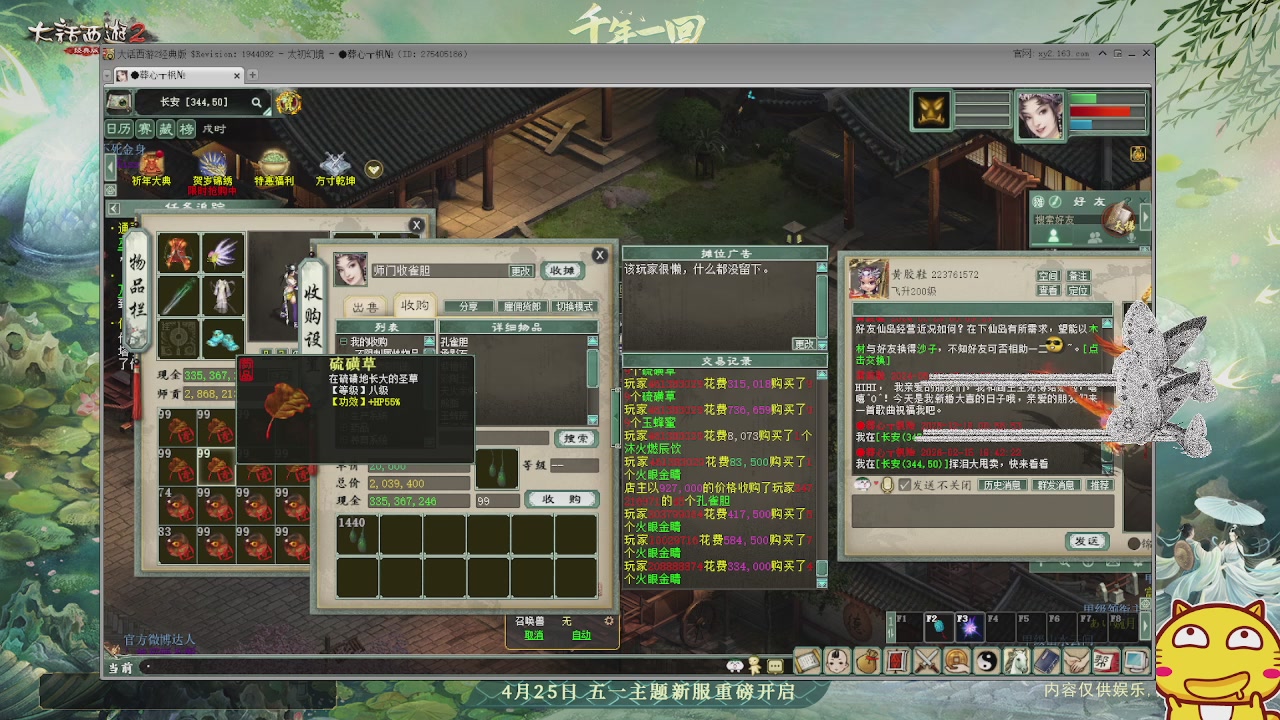
Task: Open the emoji face icon beside the chat input
Action: pos(862,484)
